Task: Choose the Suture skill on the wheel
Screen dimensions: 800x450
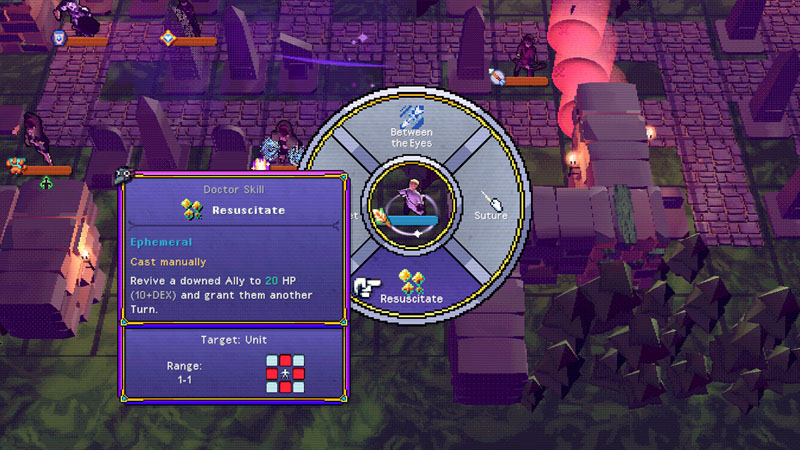Action: (490, 206)
